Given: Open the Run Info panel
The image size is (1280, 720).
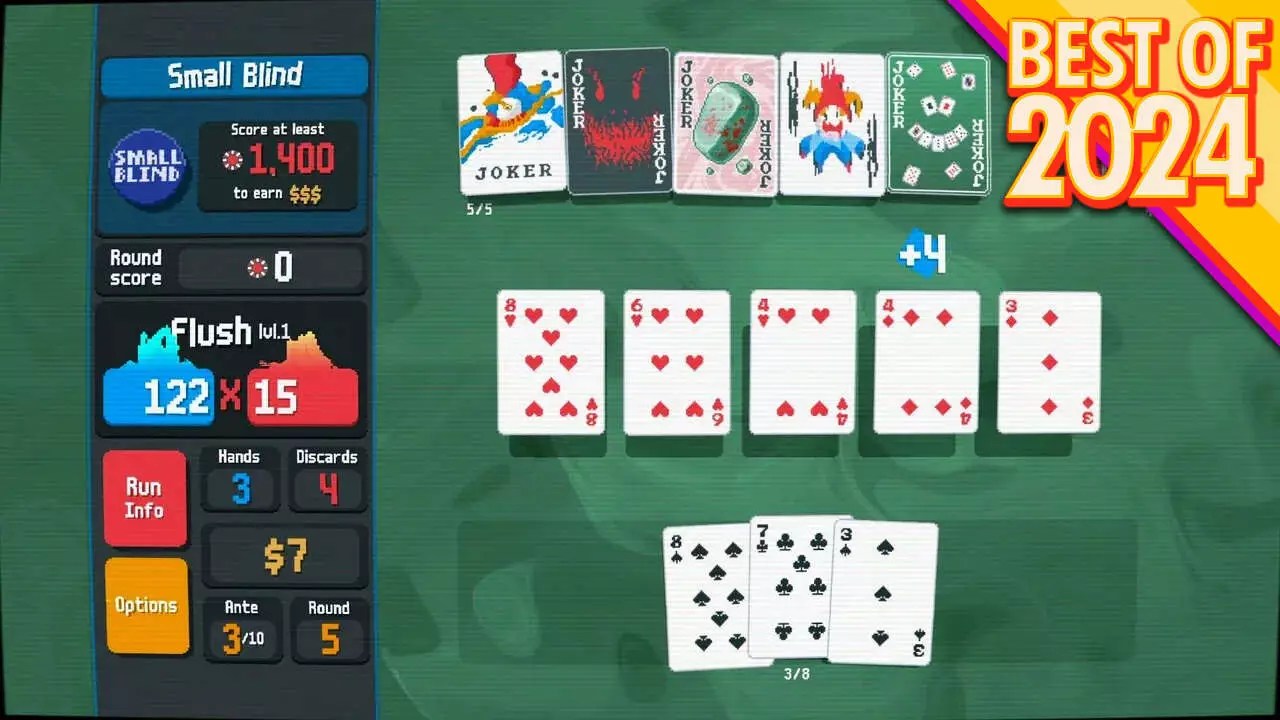Looking at the screenshot, I should [x=145, y=497].
